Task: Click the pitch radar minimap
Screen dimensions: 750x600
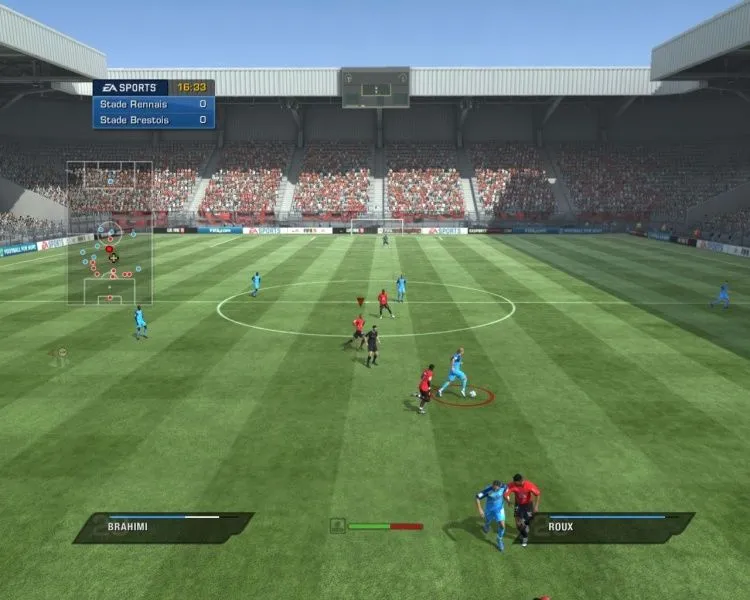Action: tap(110, 233)
